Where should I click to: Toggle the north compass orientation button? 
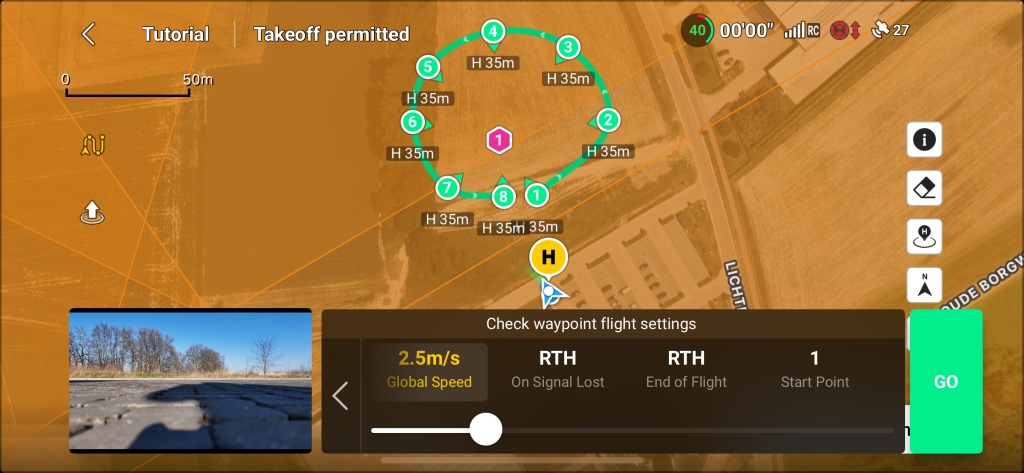pyautogui.click(x=924, y=285)
